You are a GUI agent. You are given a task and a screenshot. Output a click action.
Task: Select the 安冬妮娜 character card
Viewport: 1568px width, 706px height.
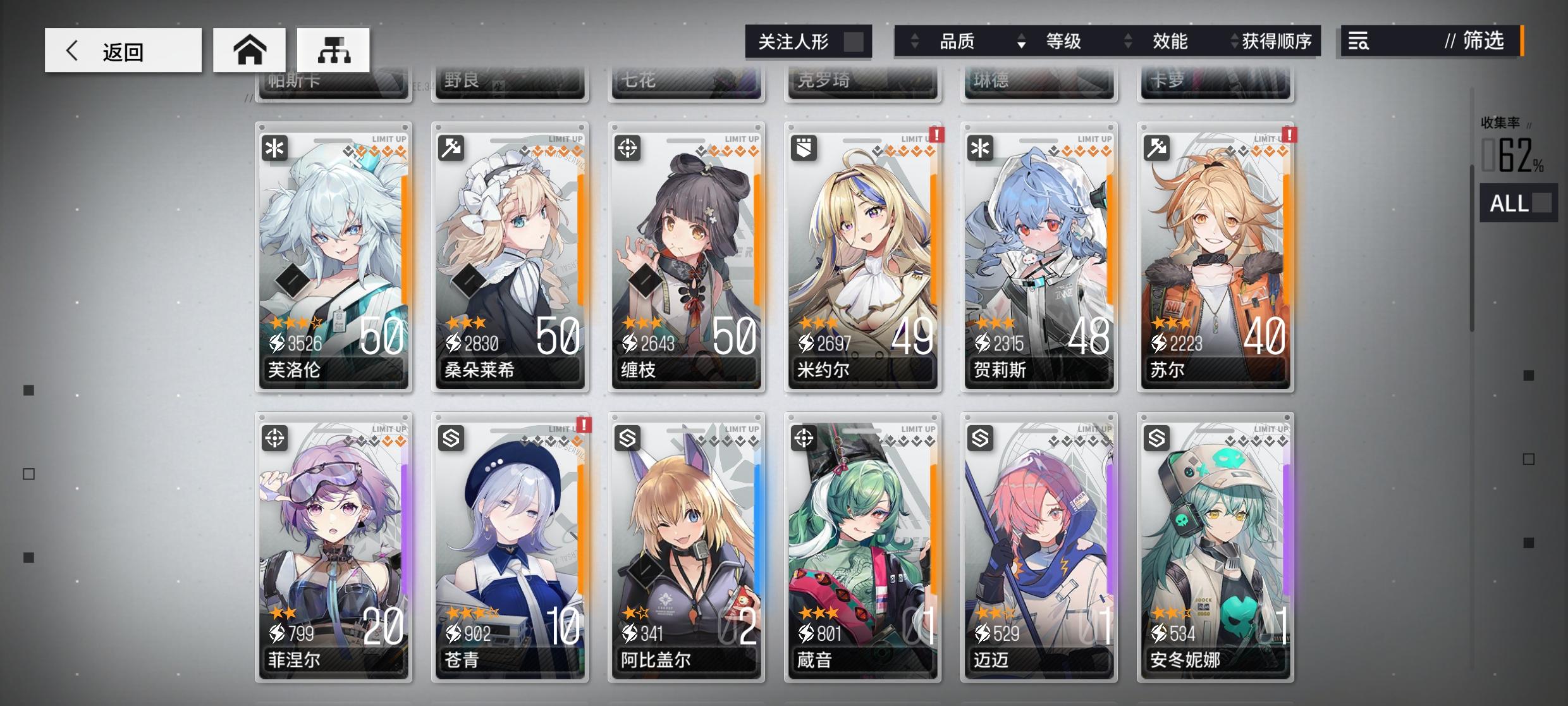coord(1214,550)
